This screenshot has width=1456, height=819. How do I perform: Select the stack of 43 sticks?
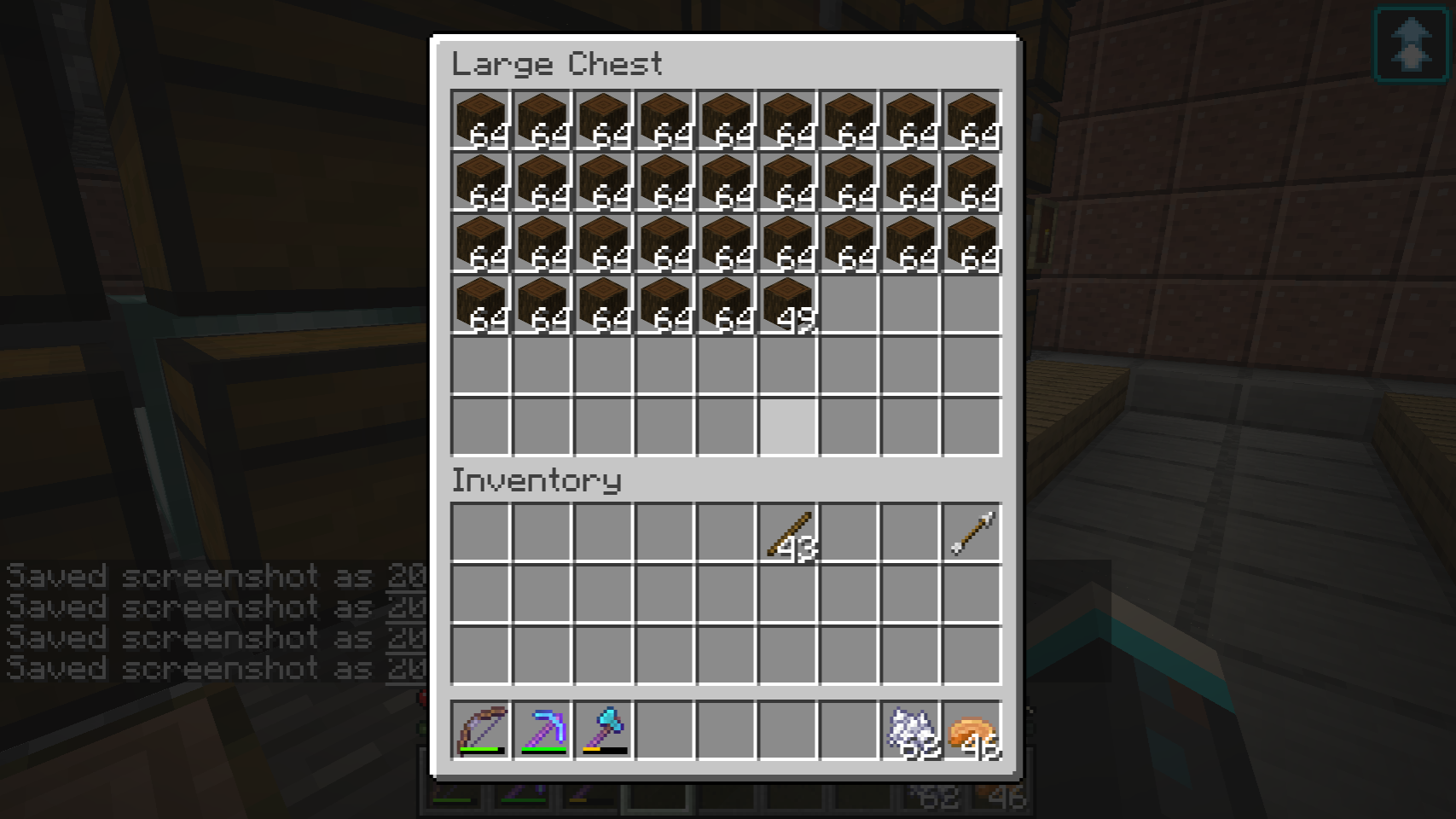point(788,534)
